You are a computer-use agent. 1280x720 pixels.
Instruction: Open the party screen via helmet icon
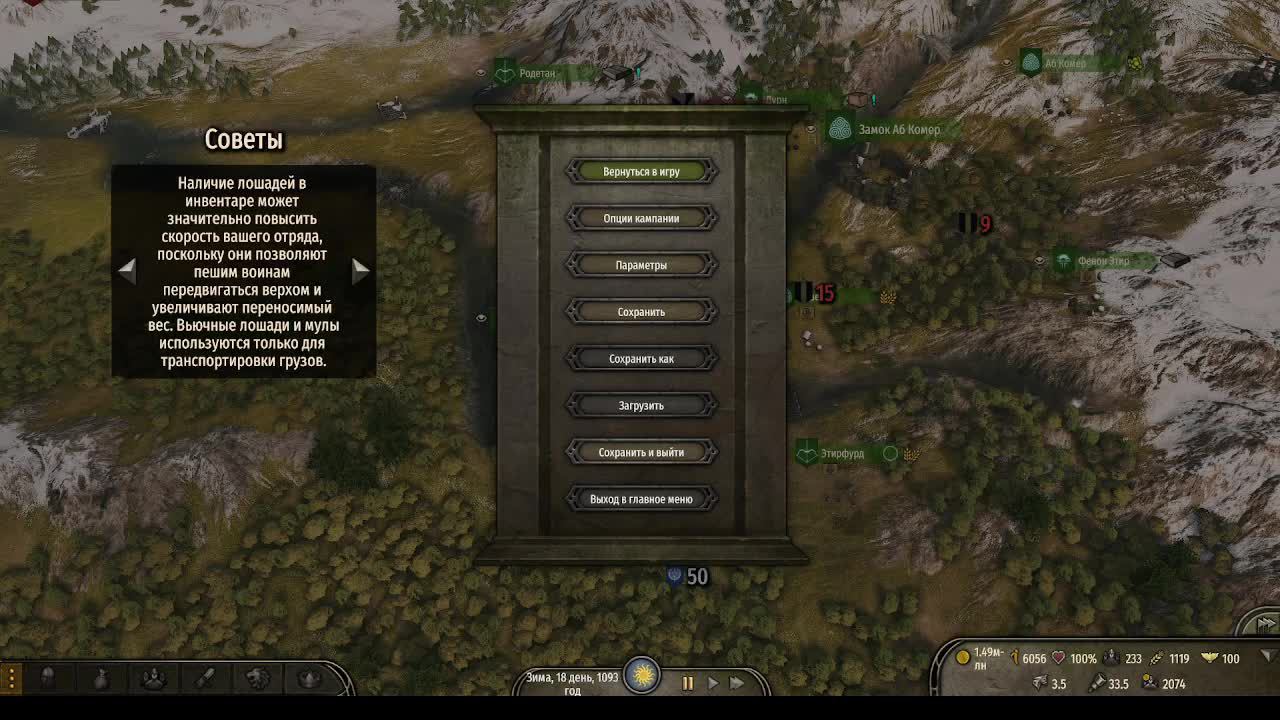point(48,677)
